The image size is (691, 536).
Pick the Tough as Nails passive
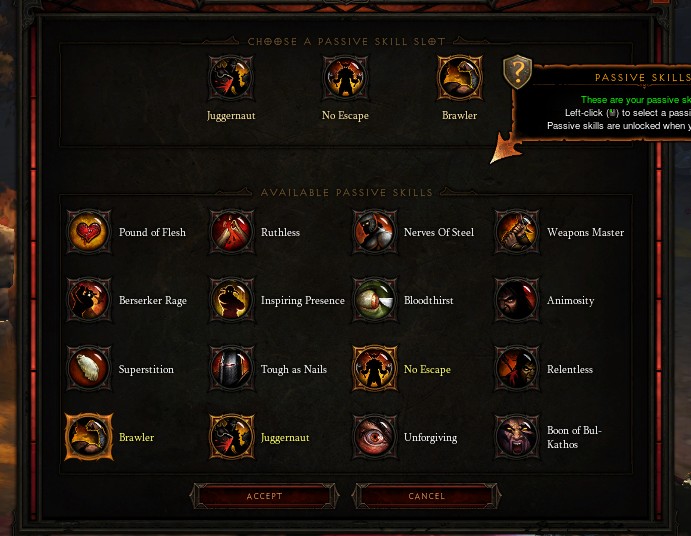[x=232, y=369]
